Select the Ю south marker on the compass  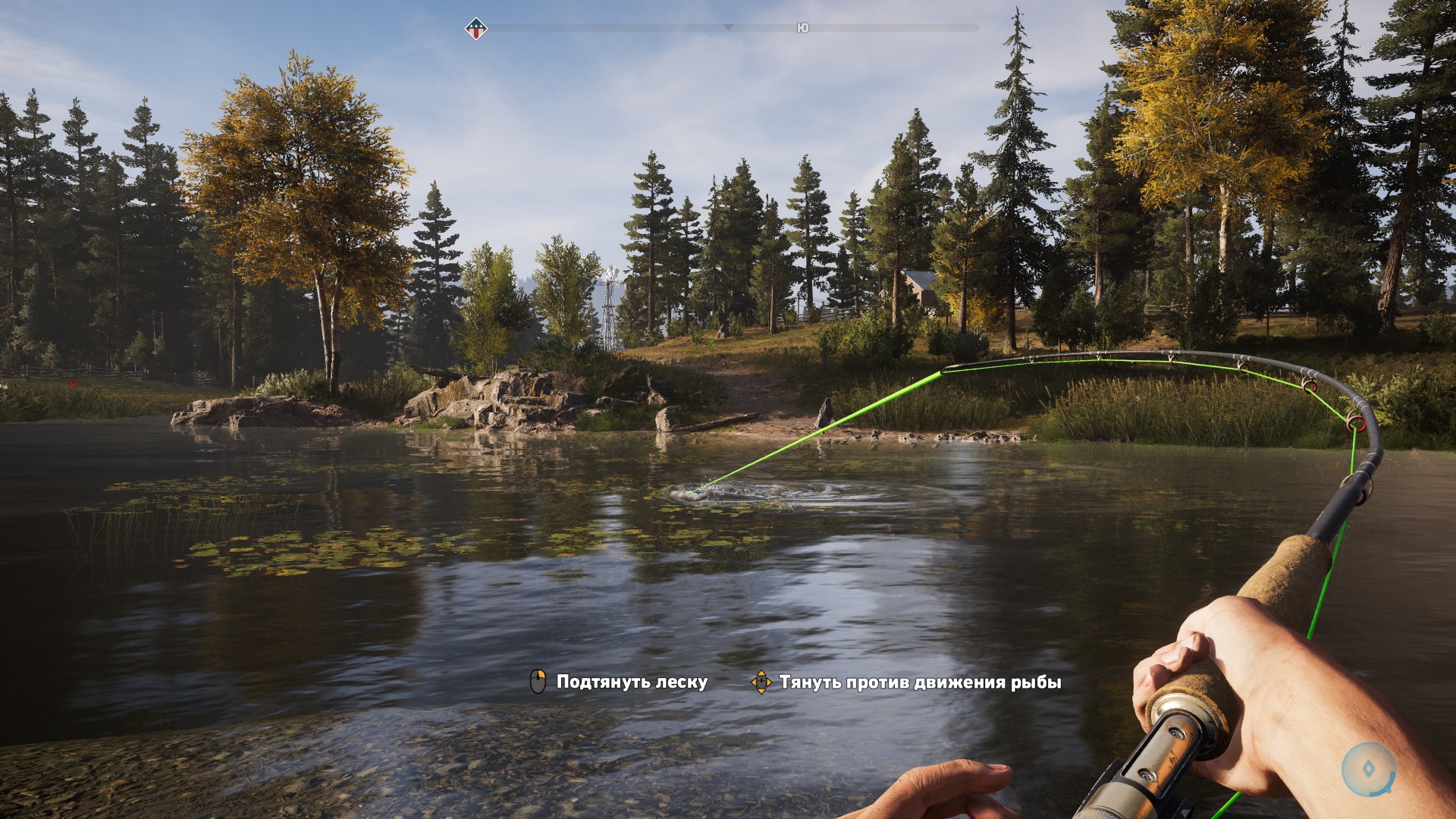tap(804, 27)
